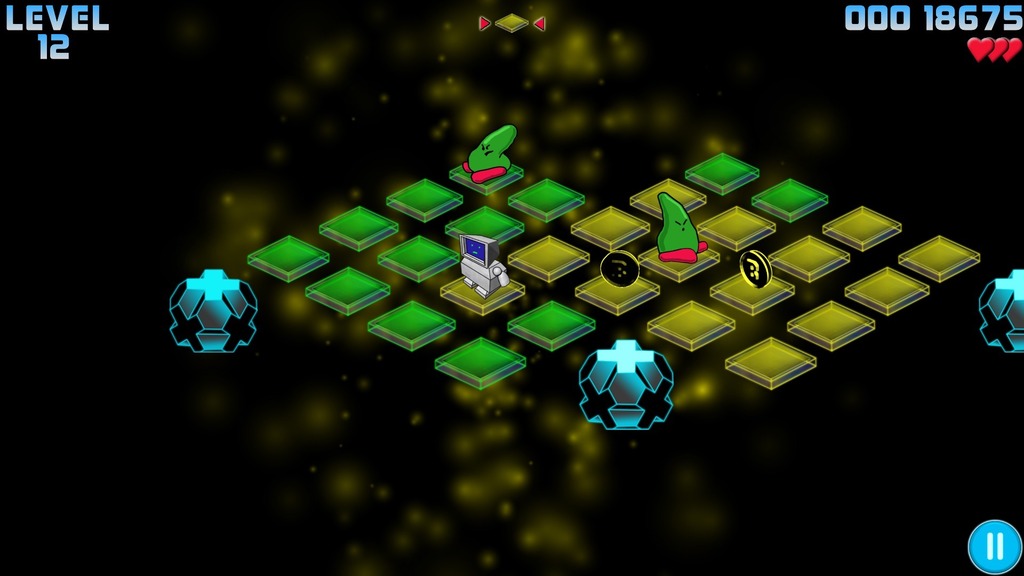The width and height of the screenshot is (1024, 576).
Task: Pause the game with the blue button
Action: (x=994, y=547)
